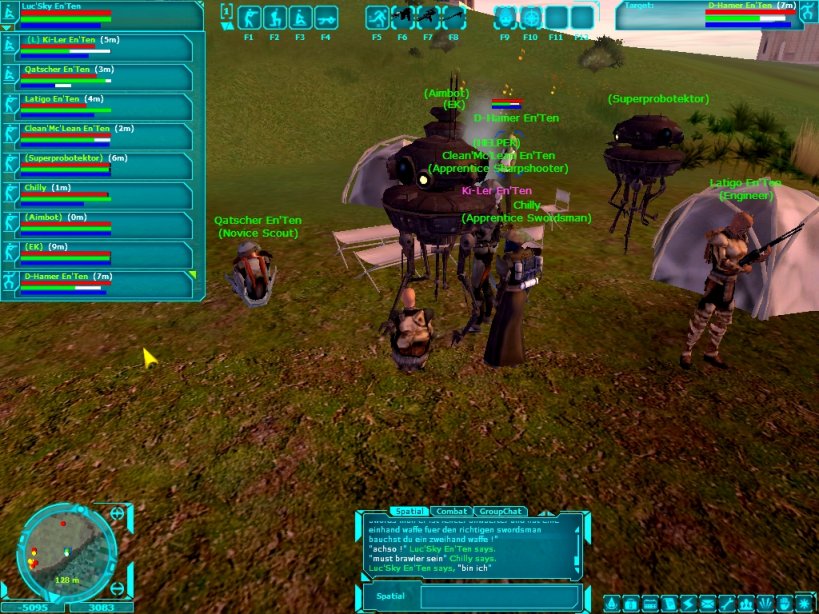This screenshot has width=819, height=614.
Task: Activate the F10 crosshair target ability
Action: coord(531,18)
